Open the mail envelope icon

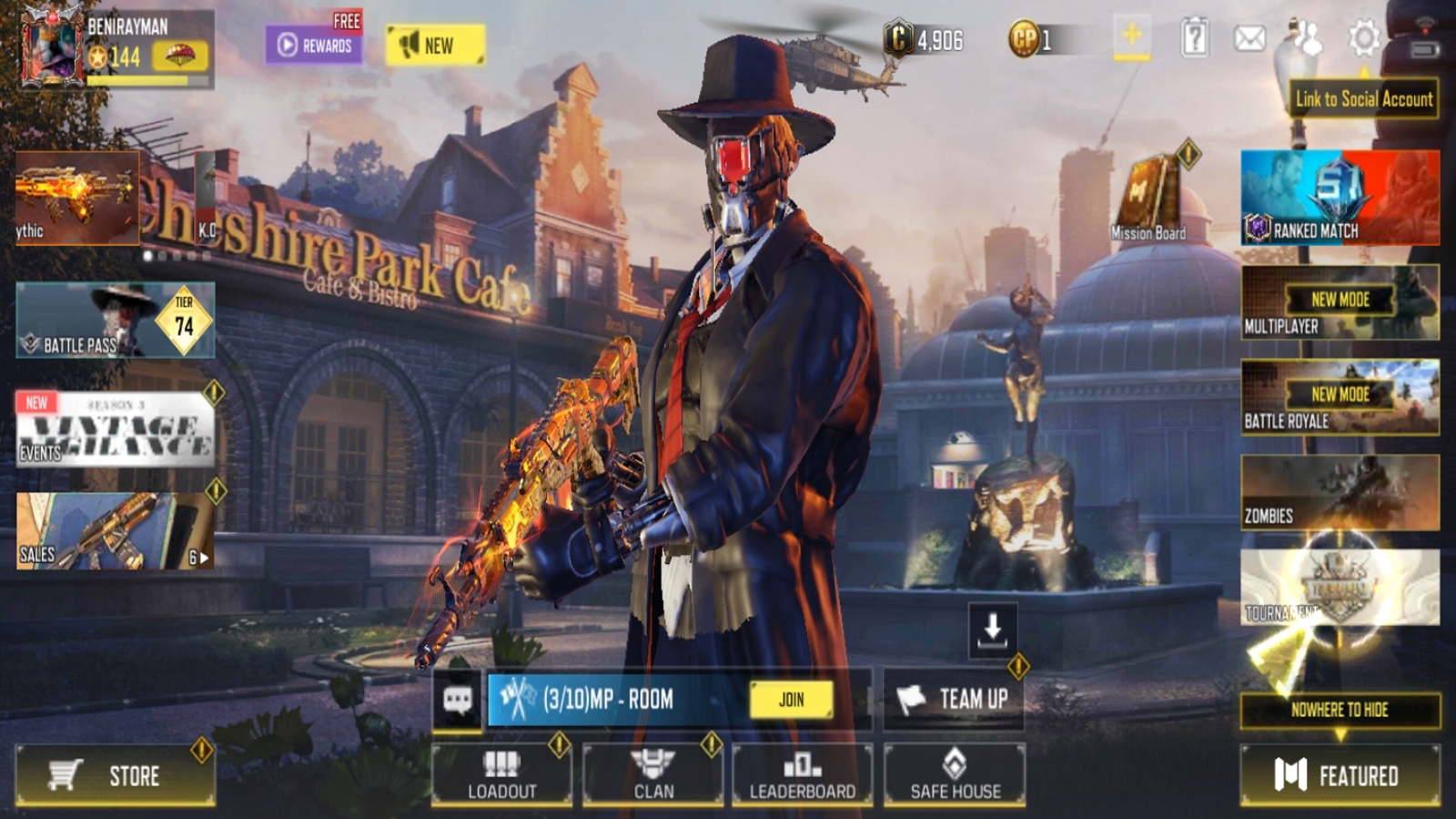(x=1249, y=38)
